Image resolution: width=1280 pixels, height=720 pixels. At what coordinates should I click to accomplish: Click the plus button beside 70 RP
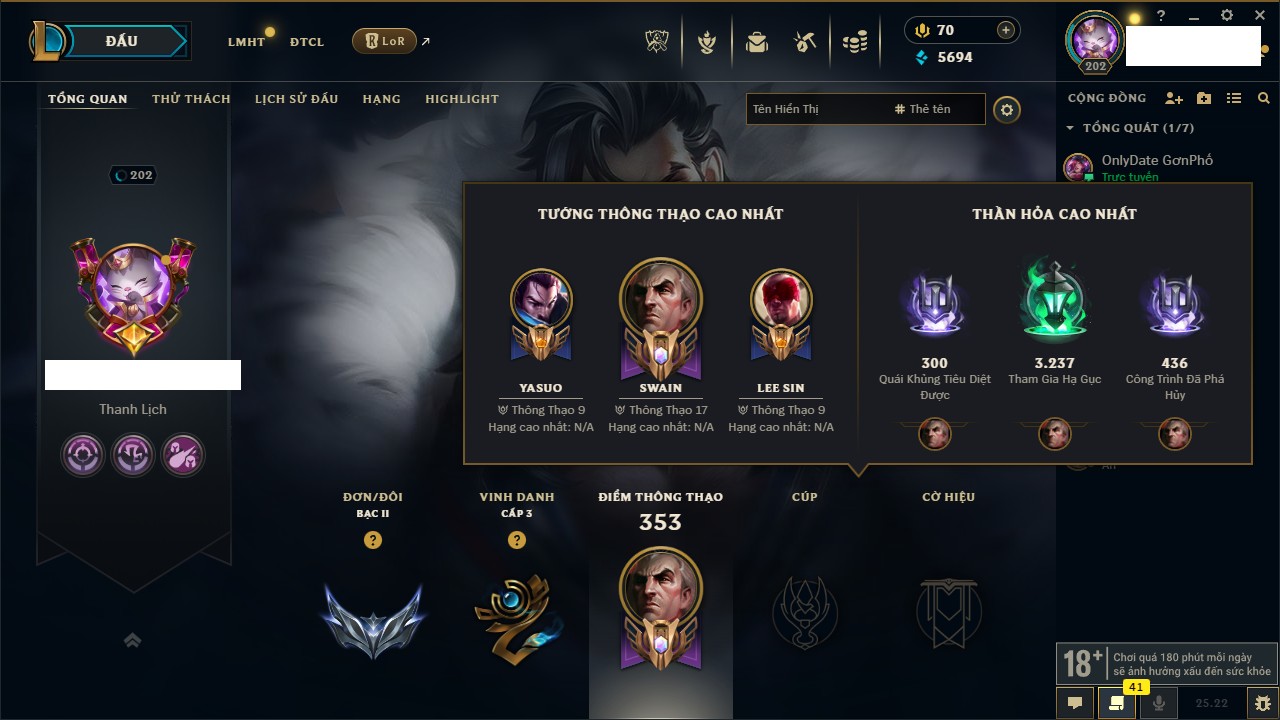pyautogui.click(x=1006, y=30)
